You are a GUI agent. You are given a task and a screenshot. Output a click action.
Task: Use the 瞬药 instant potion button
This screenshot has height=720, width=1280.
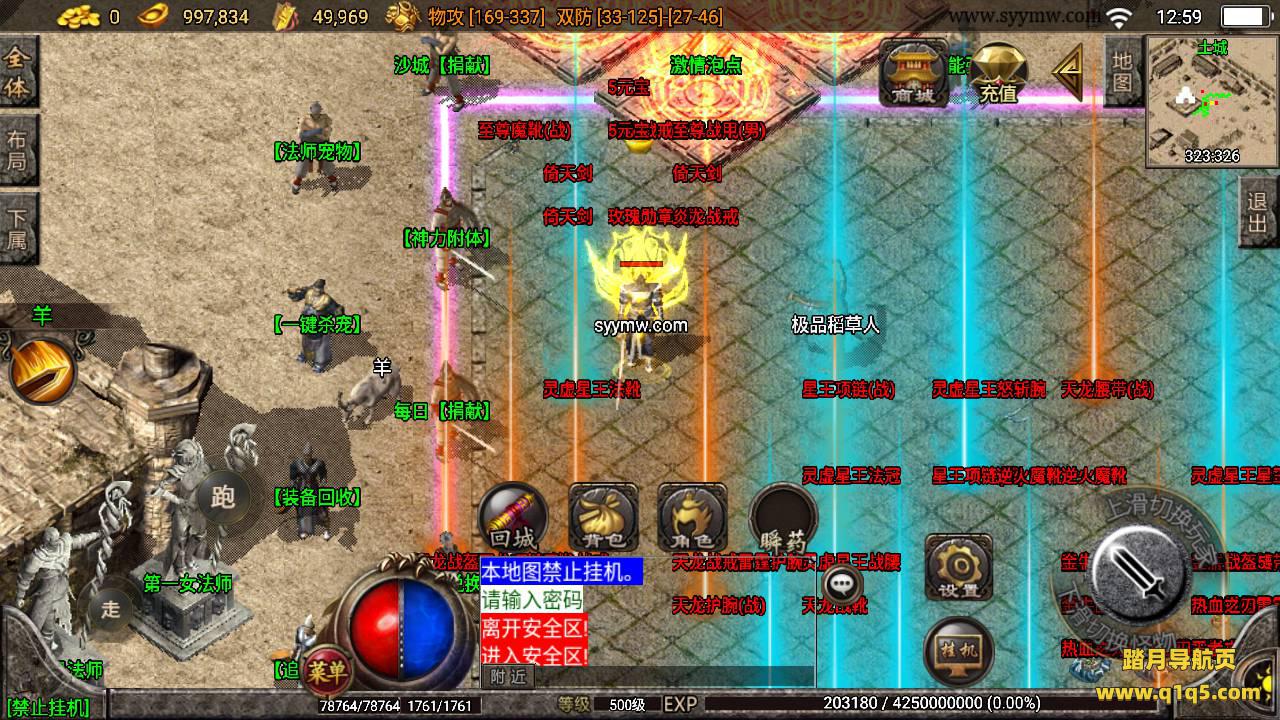[783, 518]
